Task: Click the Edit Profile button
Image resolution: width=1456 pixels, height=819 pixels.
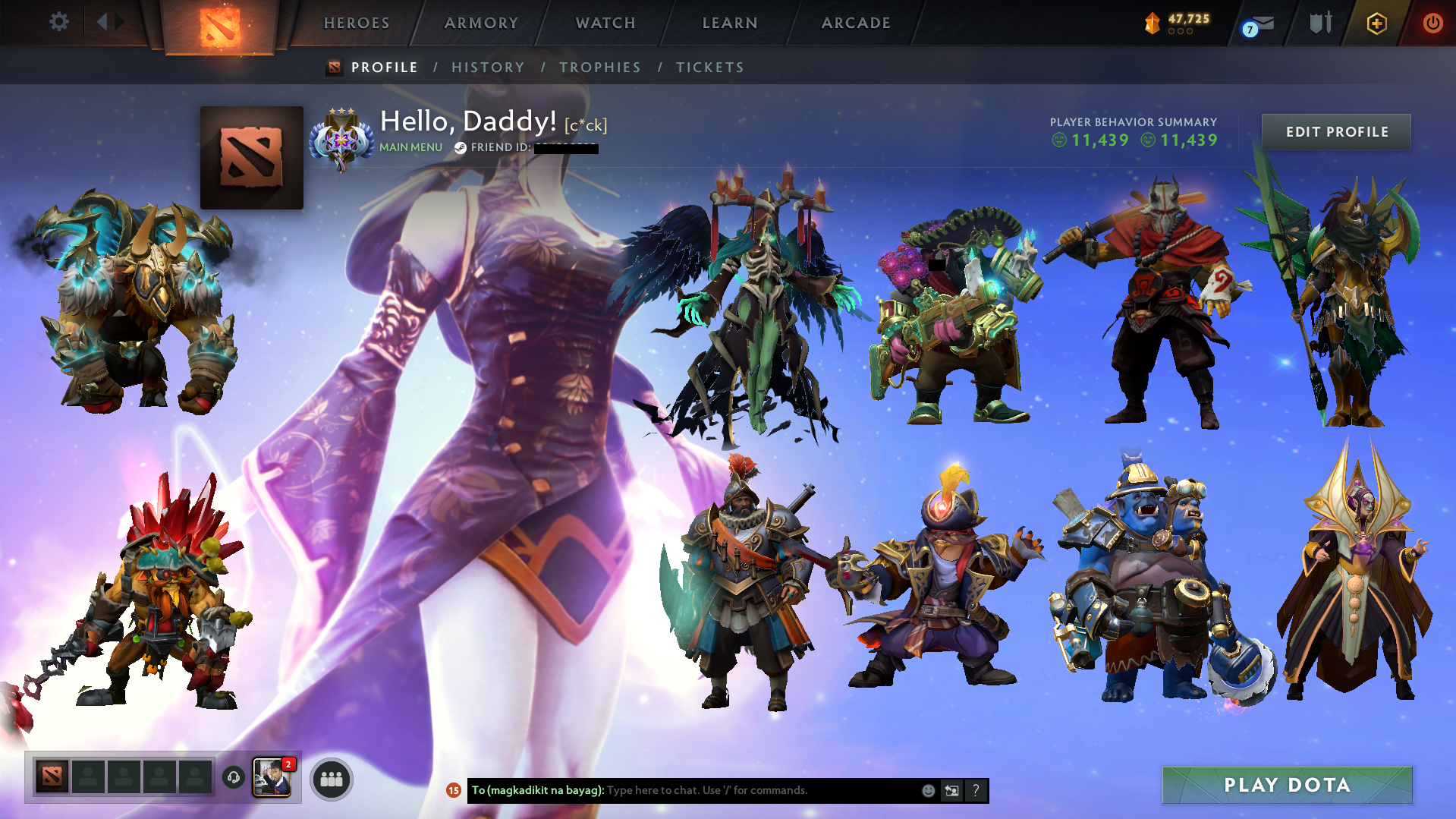Action: point(1337,132)
